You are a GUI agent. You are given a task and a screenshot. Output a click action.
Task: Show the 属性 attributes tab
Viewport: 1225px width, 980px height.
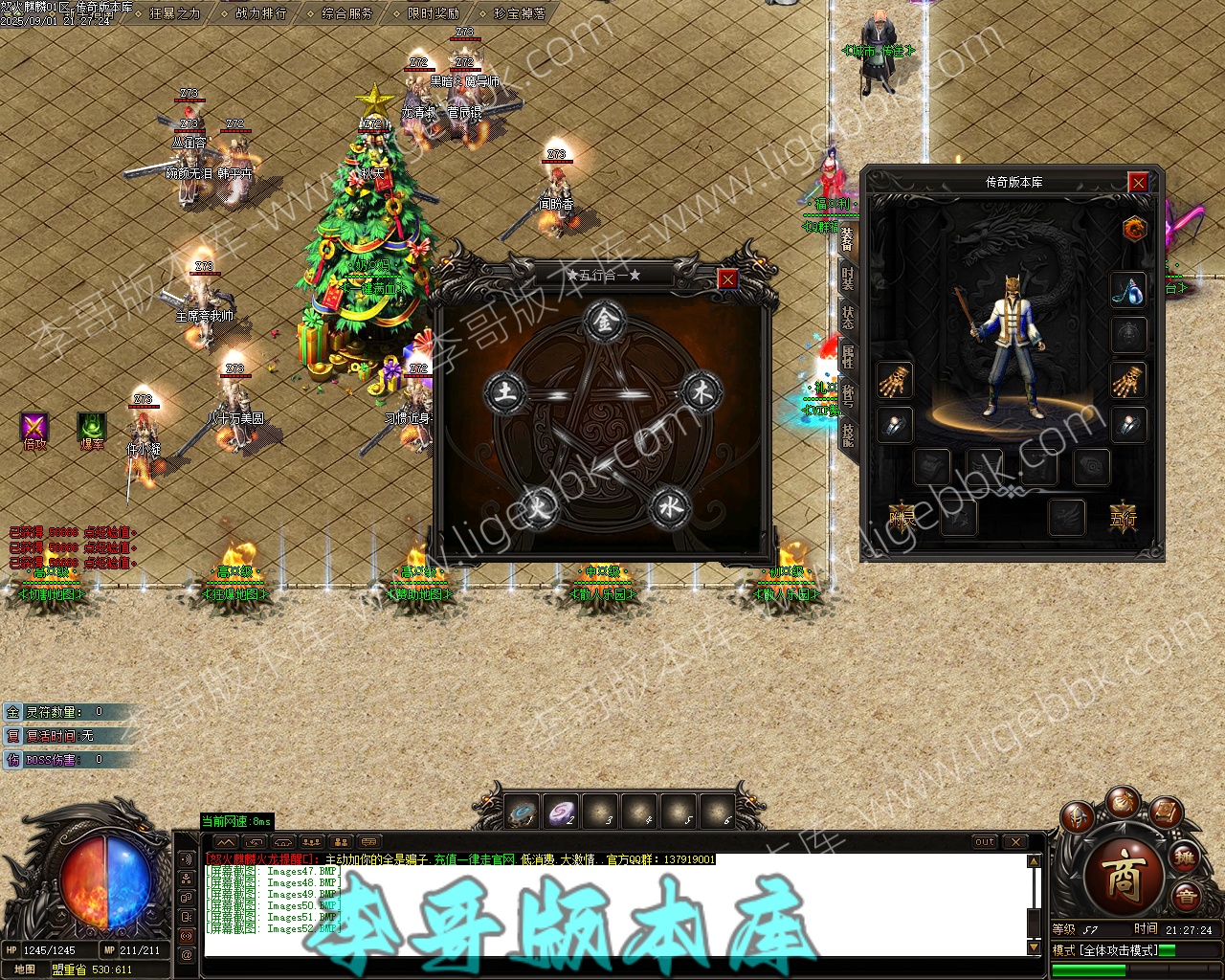[848, 356]
